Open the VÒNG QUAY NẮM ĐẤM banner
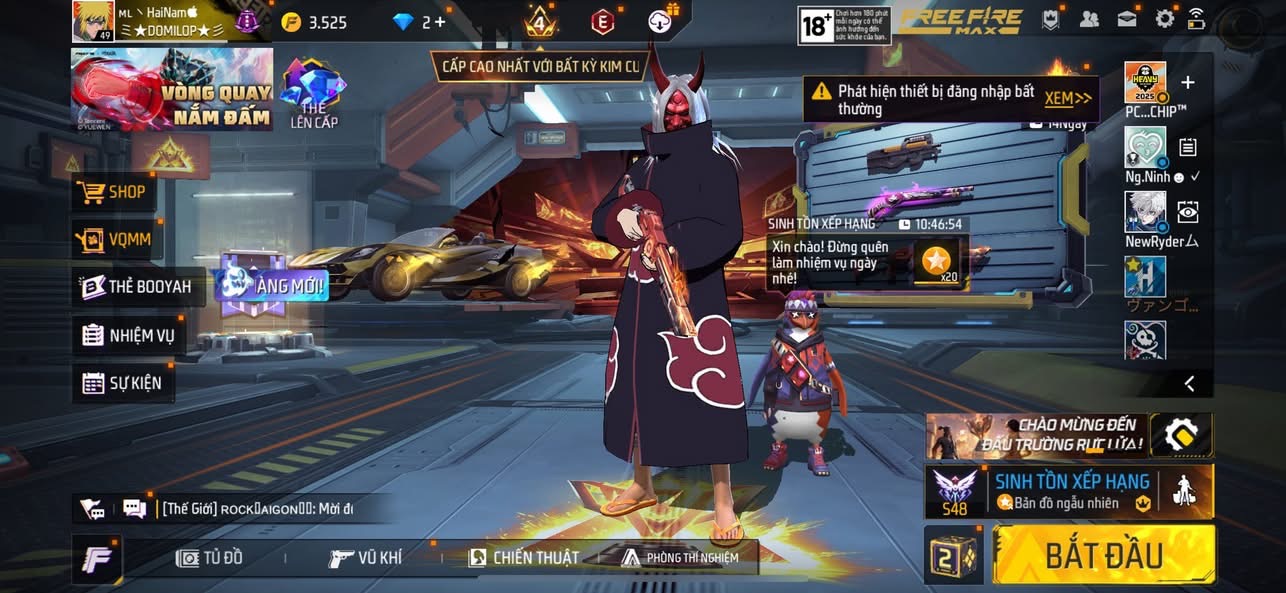This screenshot has height=593, width=1286. click(x=171, y=90)
